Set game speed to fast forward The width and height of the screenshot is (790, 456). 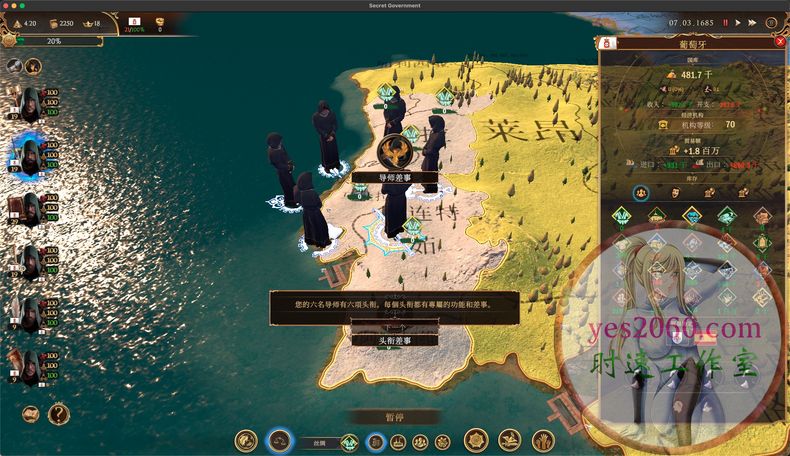tap(751, 22)
